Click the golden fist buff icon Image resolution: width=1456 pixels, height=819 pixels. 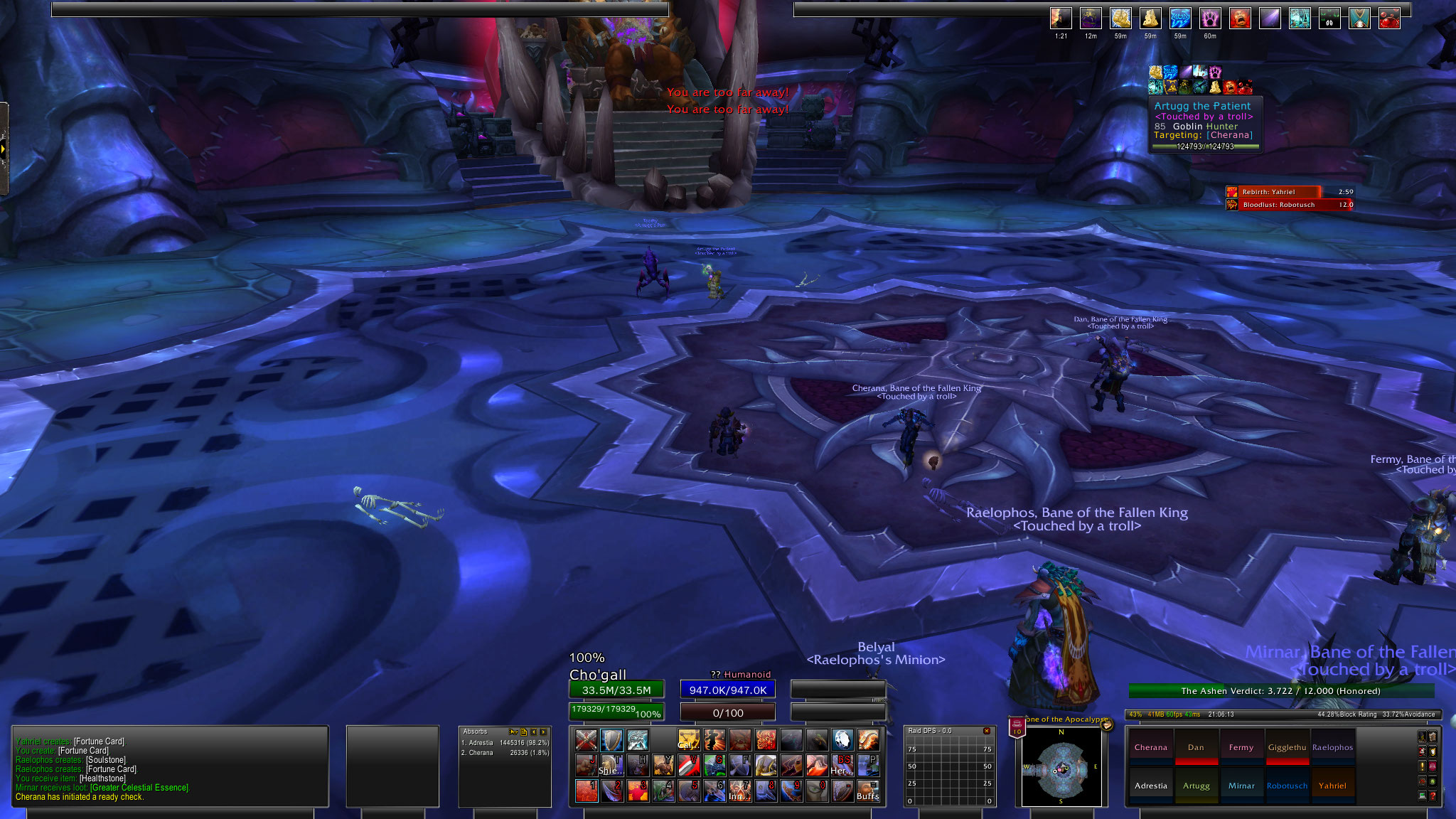(x=1120, y=18)
